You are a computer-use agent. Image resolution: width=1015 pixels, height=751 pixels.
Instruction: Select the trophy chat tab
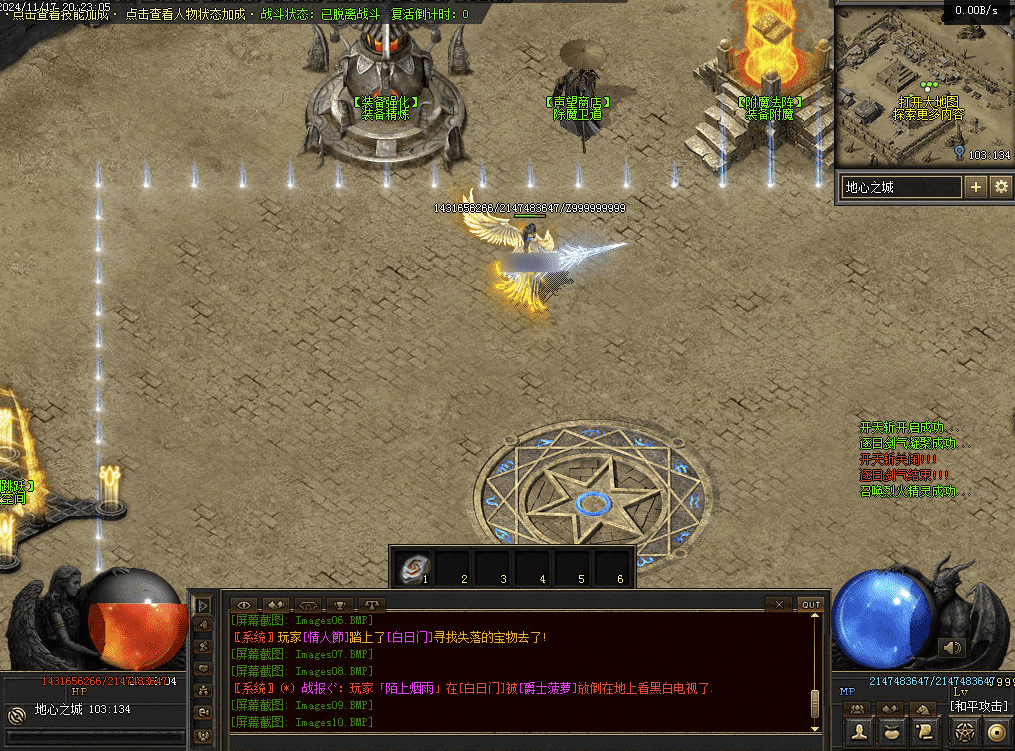(340, 605)
